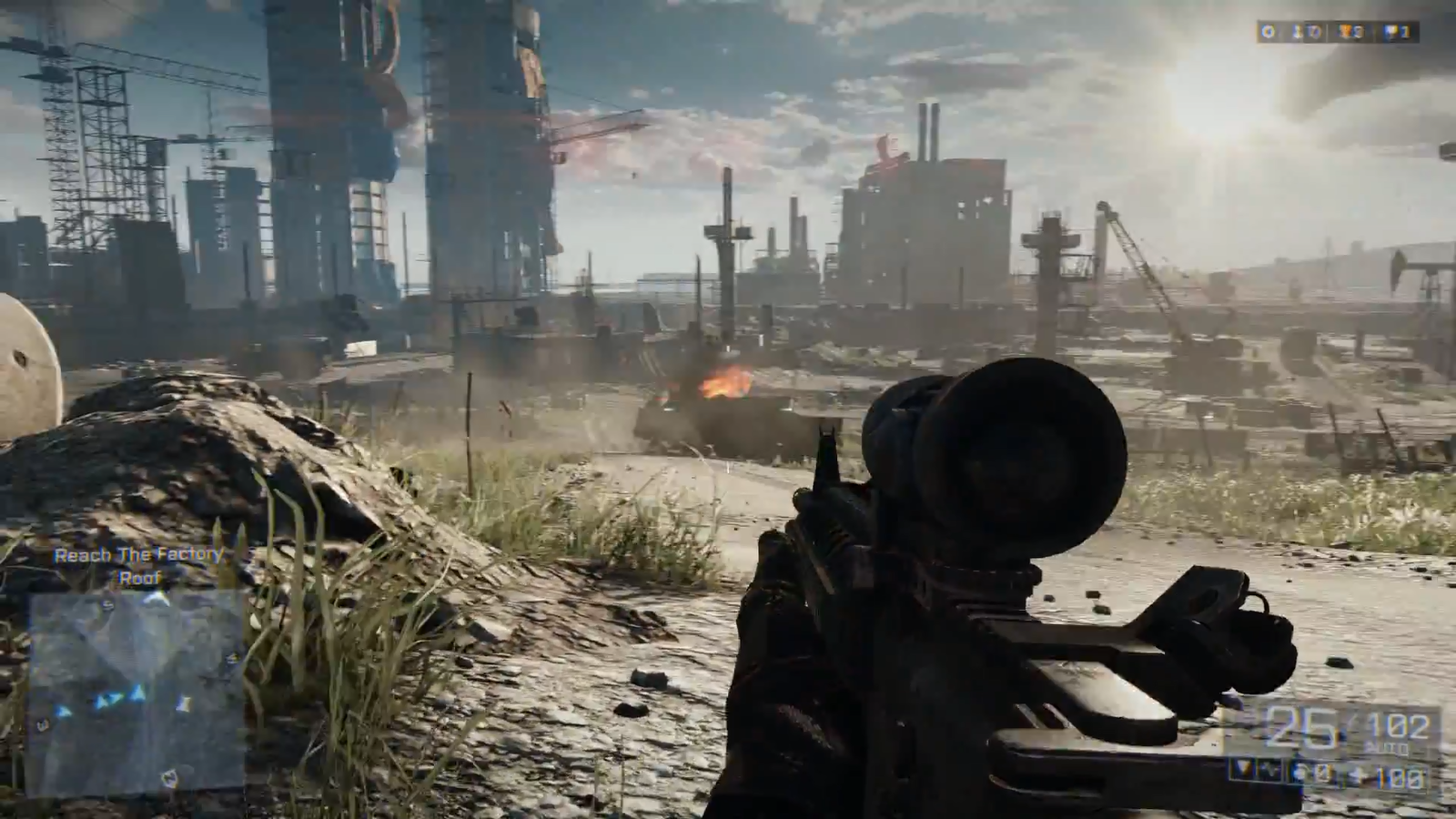Select the "Reach The Factory Roof" objective

138,565
